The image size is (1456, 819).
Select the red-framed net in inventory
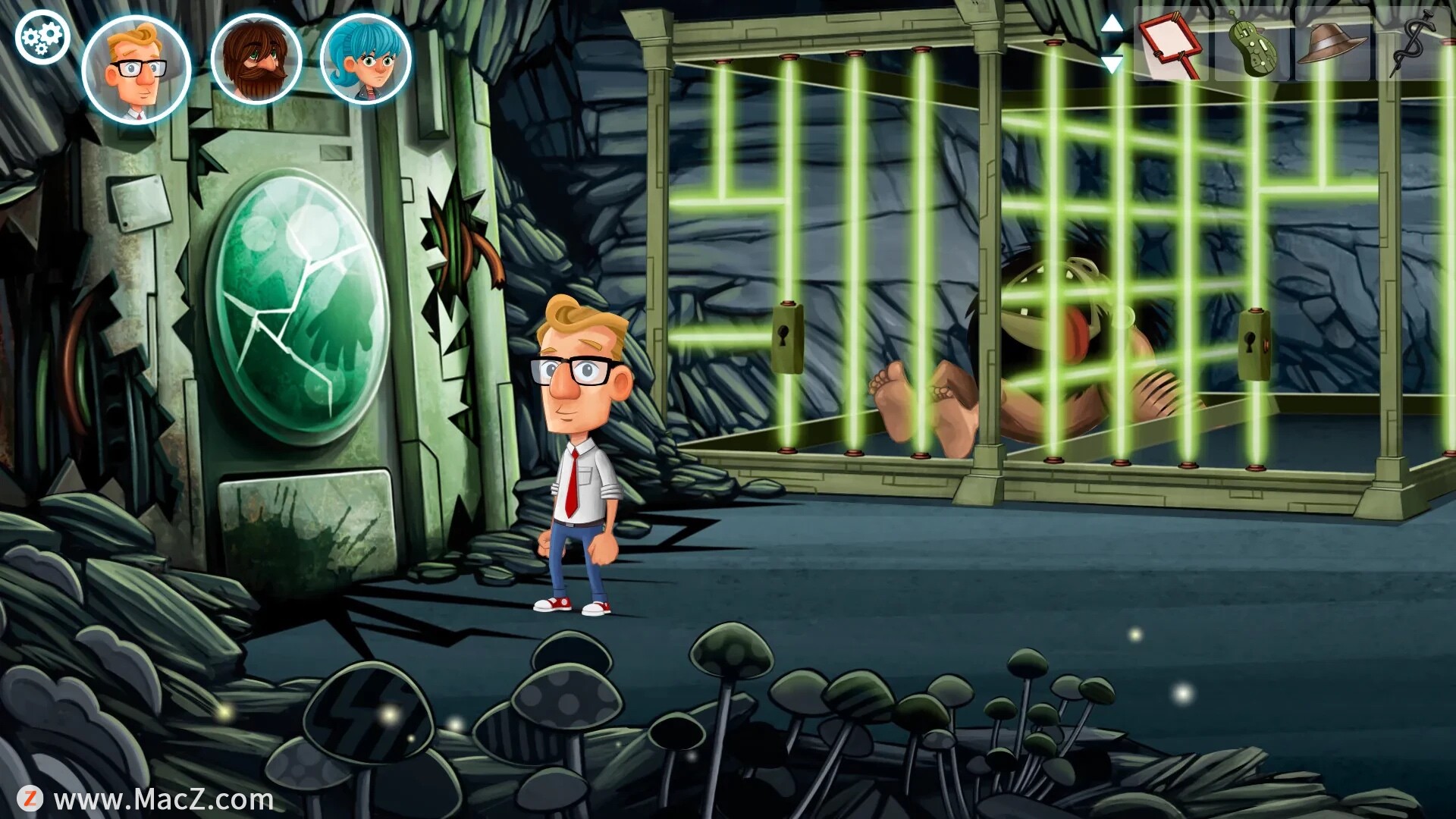tap(1172, 45)
